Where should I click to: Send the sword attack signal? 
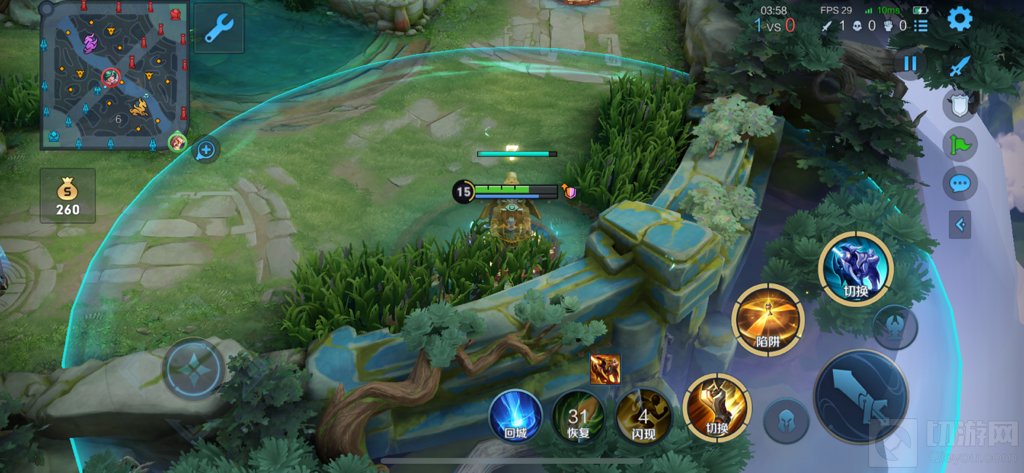pyautogui.click(x=960, y=67)
